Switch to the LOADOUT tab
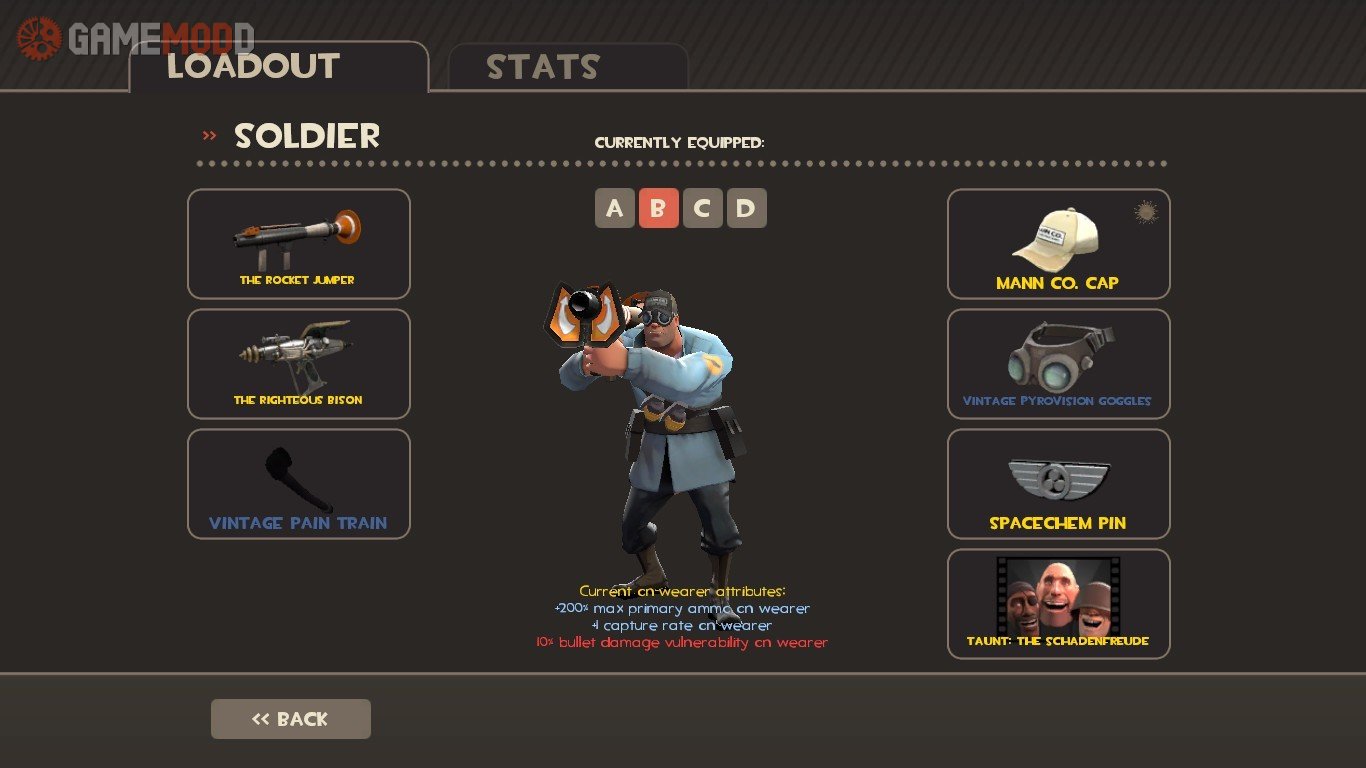The width and height of the screenshot is (1366, 768). coord(253,67)
